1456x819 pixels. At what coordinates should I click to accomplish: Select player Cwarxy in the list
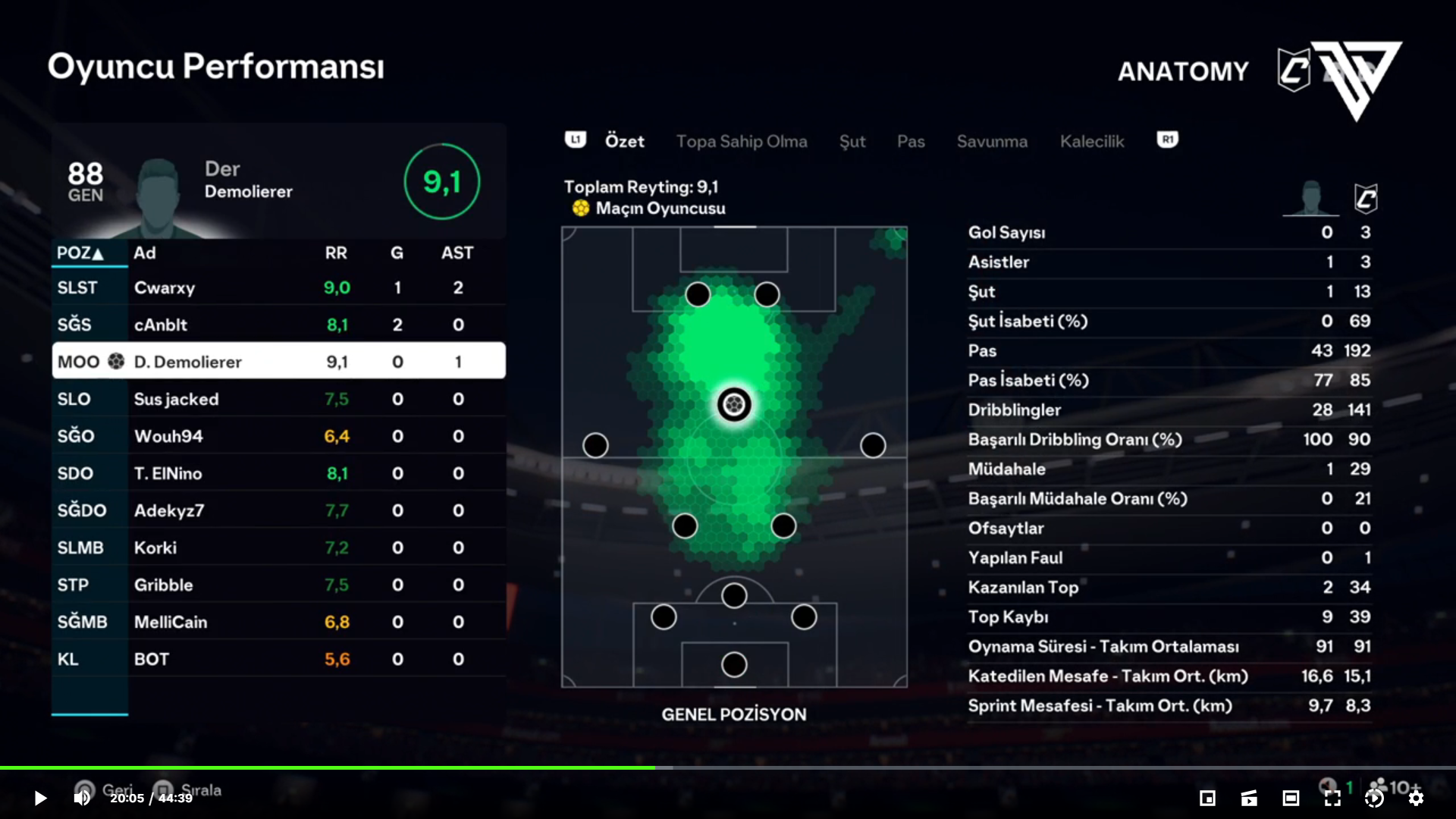click(x=278, y=288)
